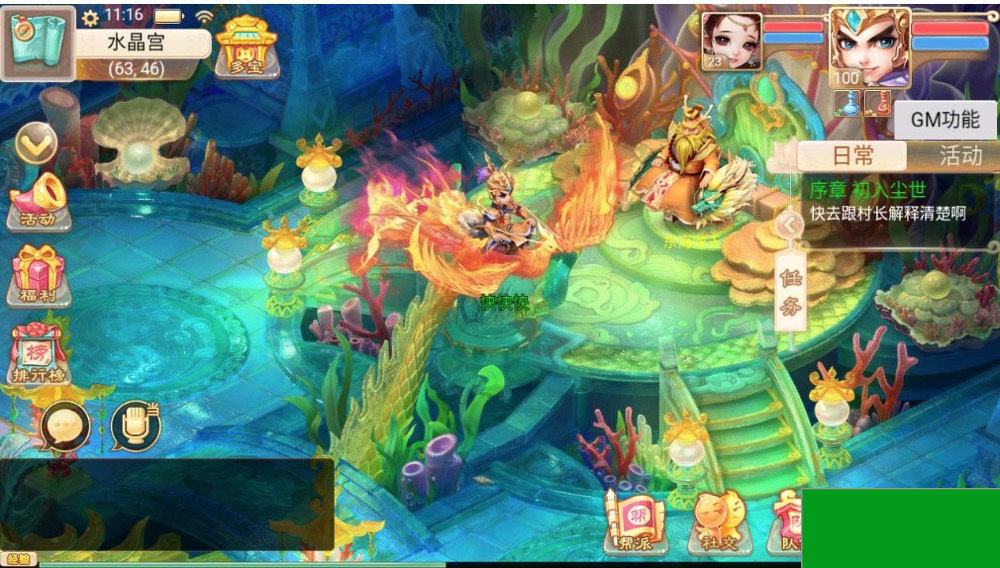Image resolution: width=1000 pixels, height=568 pixels.
Task: Open the GM功能 panel
Action: point(944,119)
